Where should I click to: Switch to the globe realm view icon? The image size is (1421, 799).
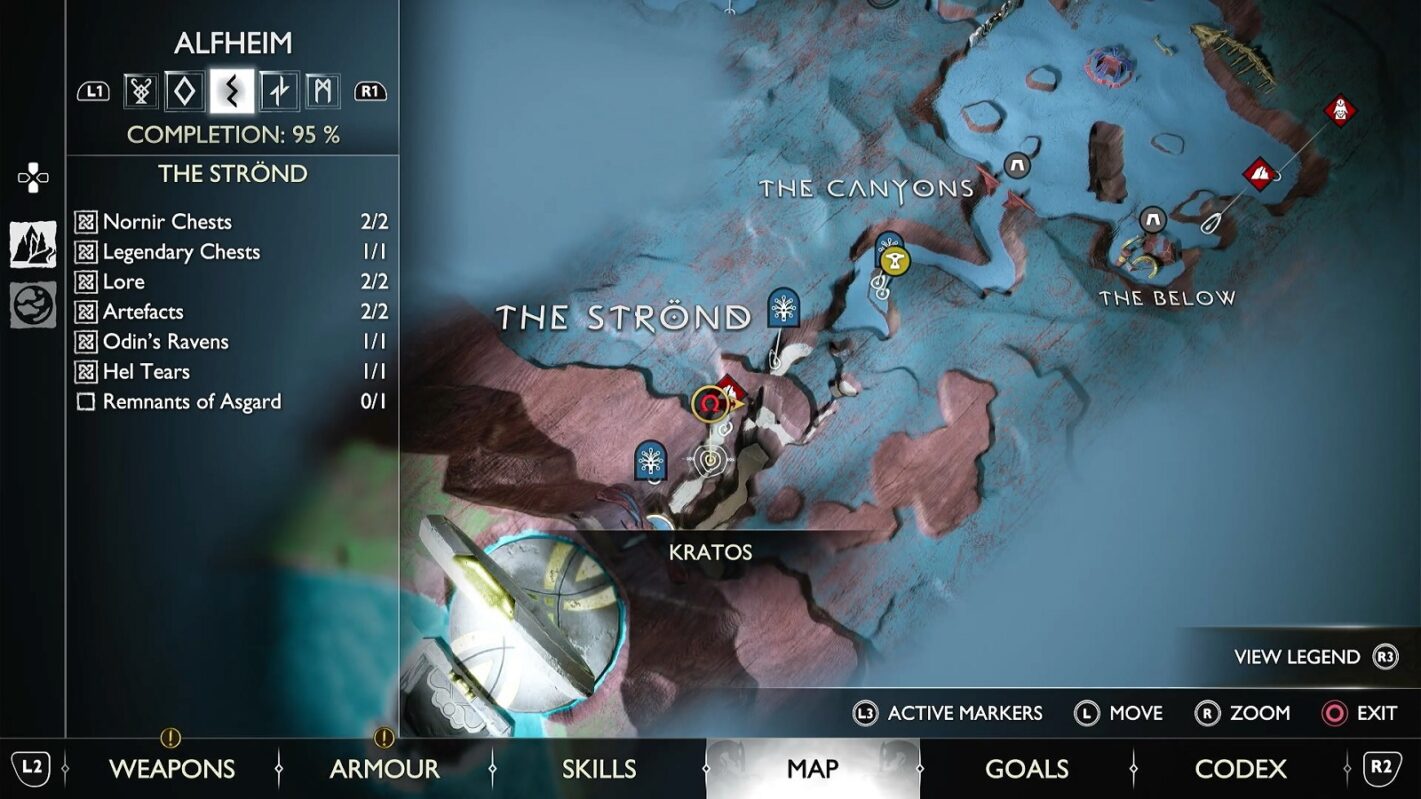pos(33,305)
